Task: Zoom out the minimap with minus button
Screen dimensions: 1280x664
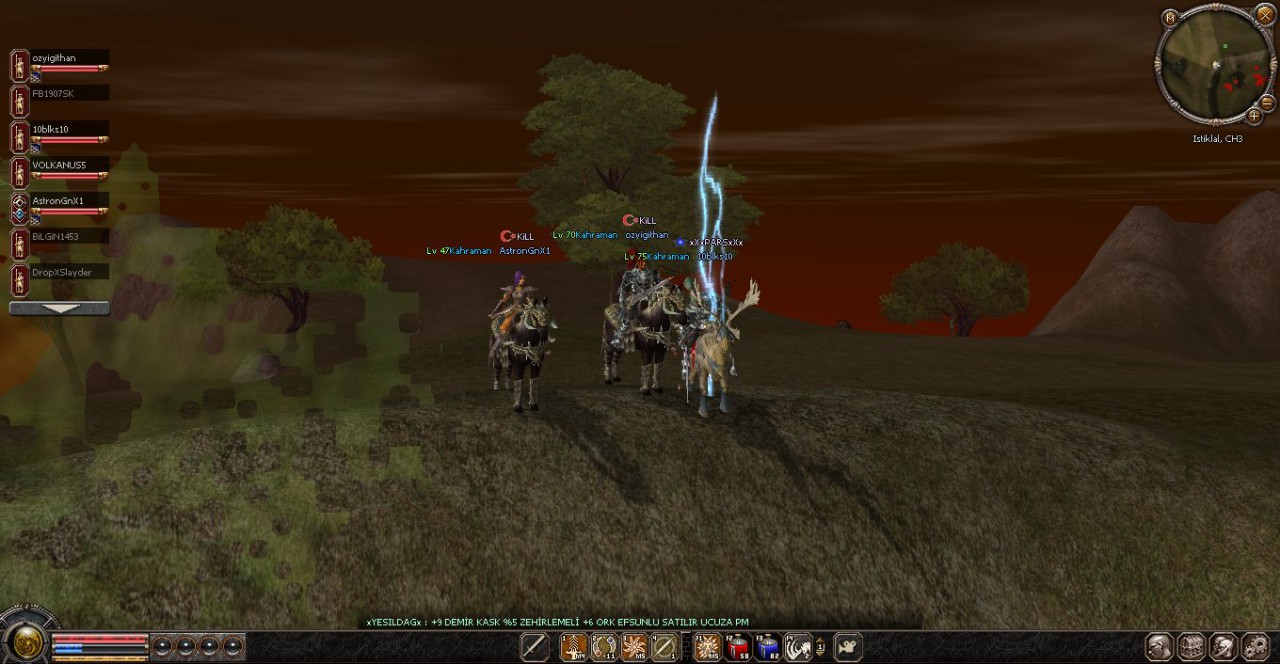Action: click(x=1267, y=102)
